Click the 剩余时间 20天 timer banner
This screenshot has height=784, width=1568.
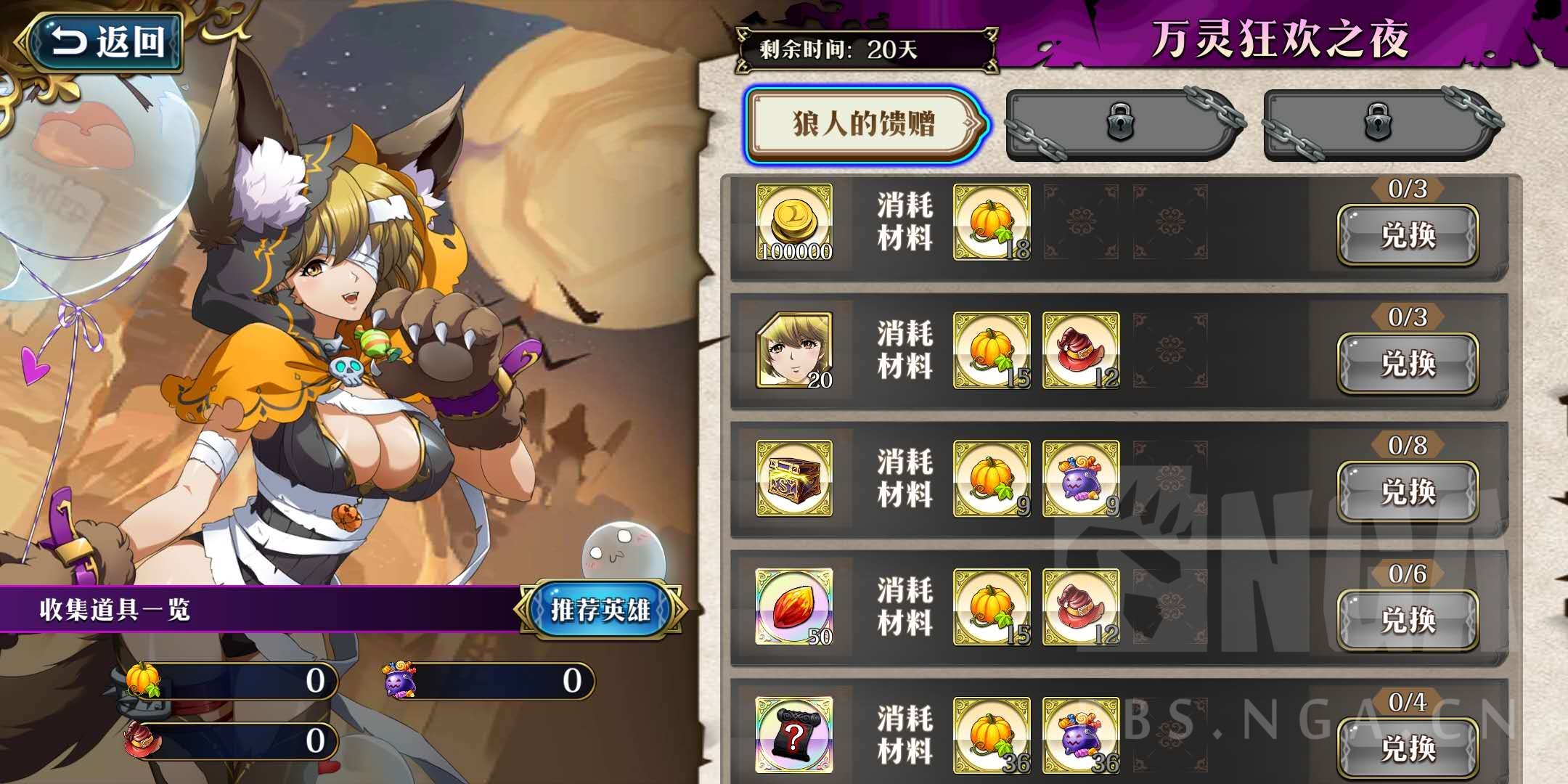(867, 49)
